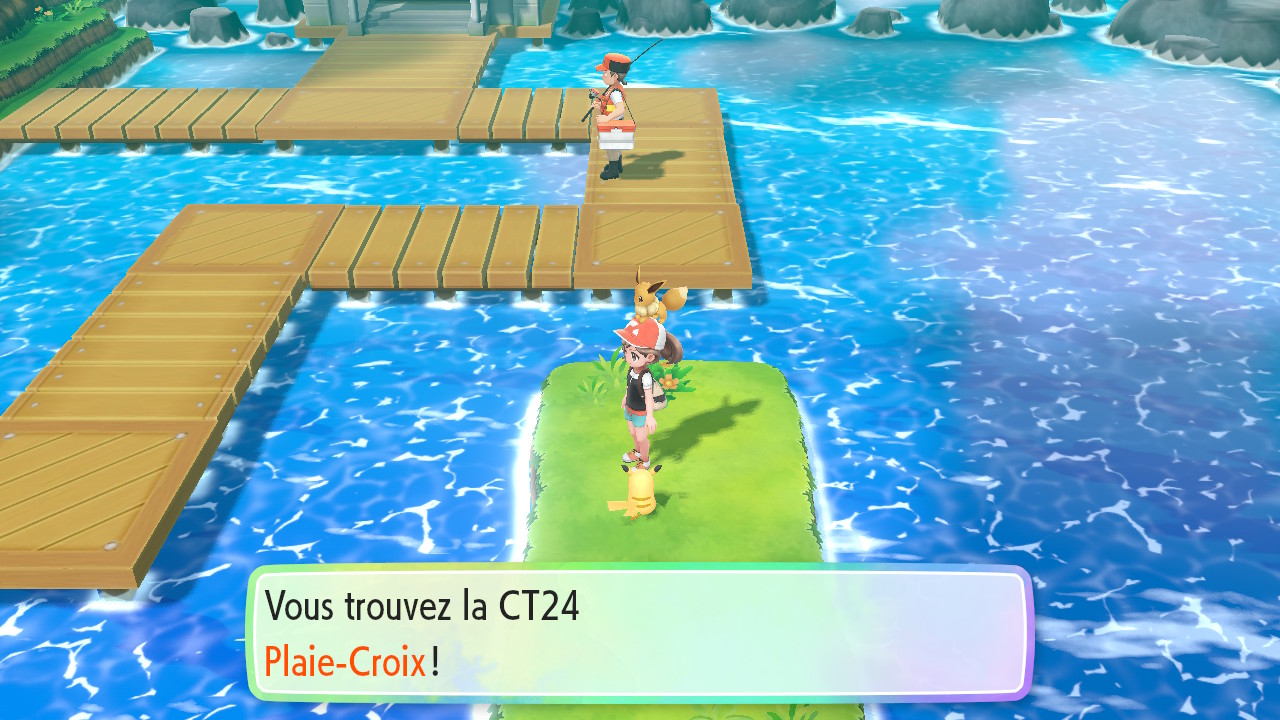Dismiss the CT24 Plaie-Croix message box
The width and height of the screenshot is (1280, 720).
638,633
